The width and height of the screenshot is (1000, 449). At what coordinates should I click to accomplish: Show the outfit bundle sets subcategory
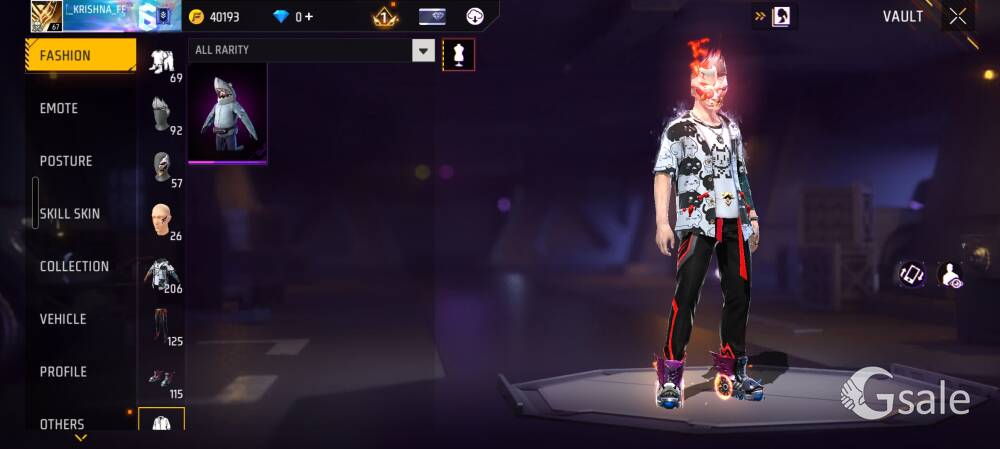coord(162,64)
